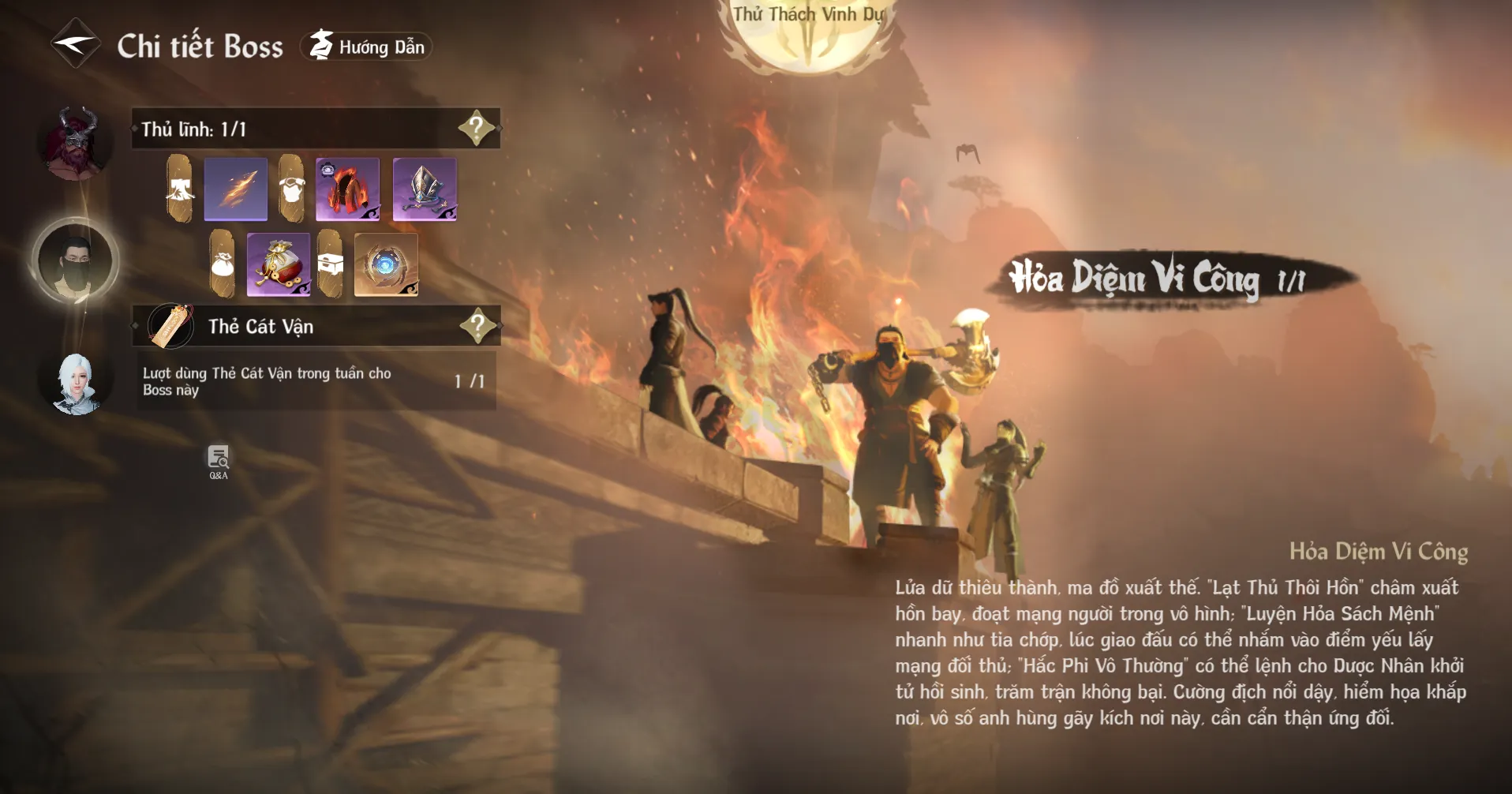Inspect the flaming blade reward item
Screen dimensions: 1512x794
tap(236, 189)
